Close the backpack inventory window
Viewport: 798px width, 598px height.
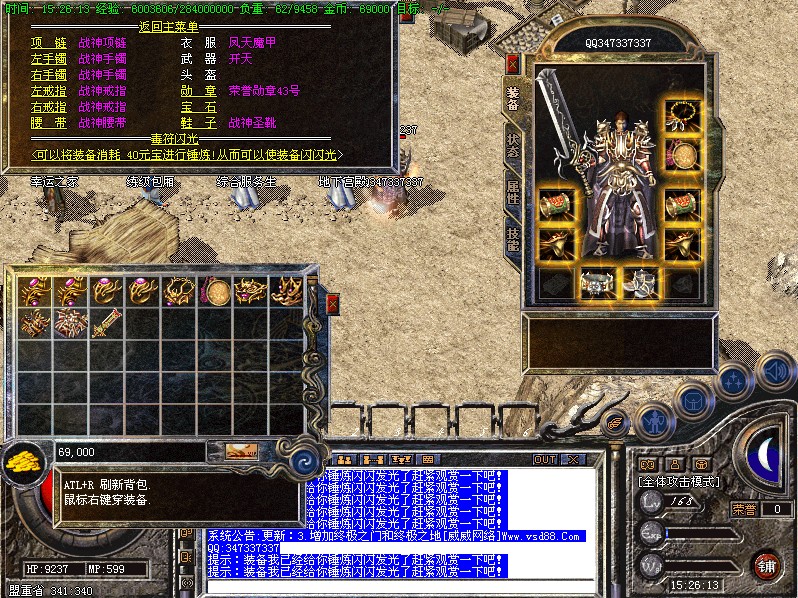[x=333, y=301]
